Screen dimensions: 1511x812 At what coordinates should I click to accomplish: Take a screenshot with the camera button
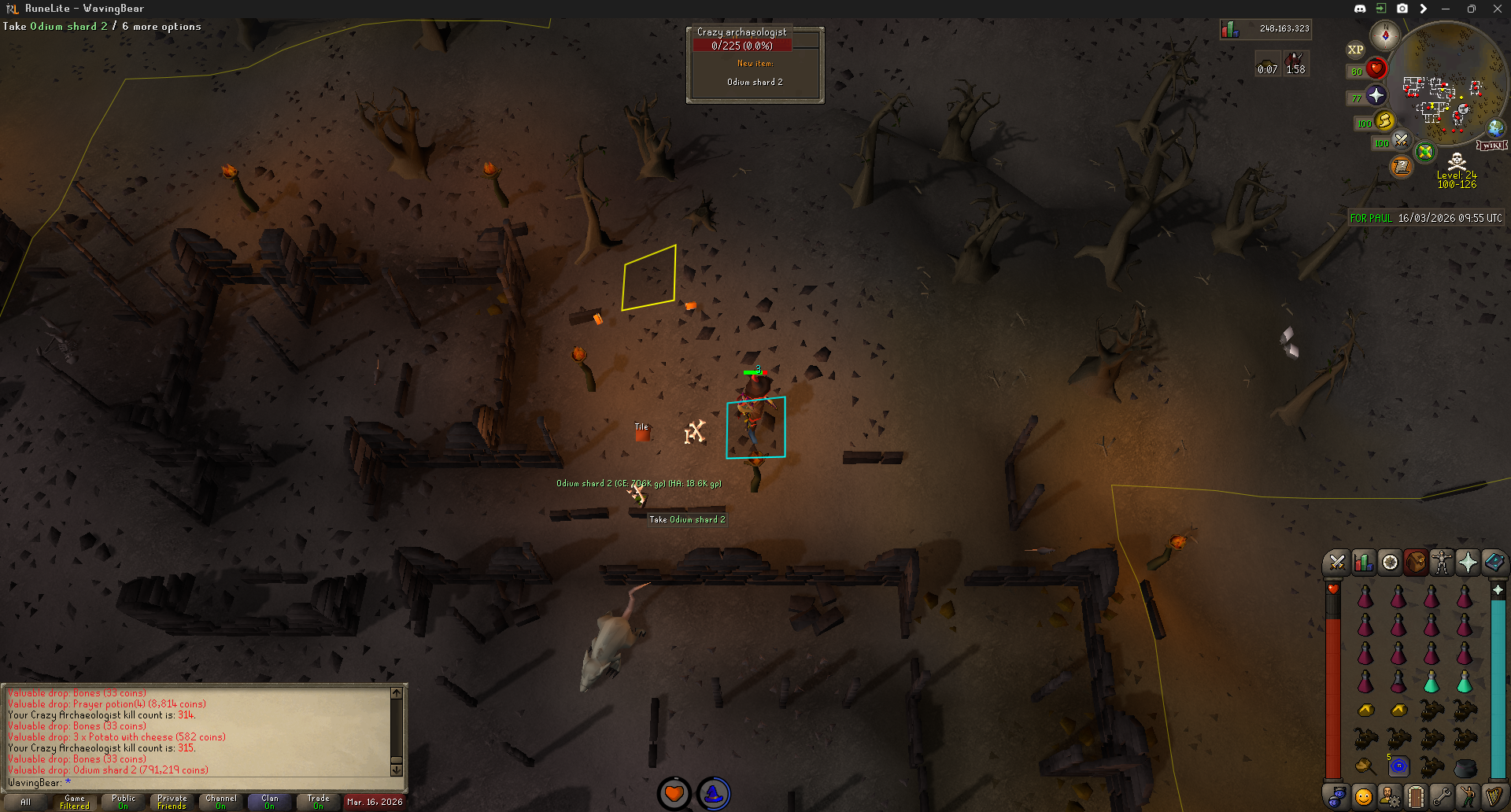(x=1402, y=9)
